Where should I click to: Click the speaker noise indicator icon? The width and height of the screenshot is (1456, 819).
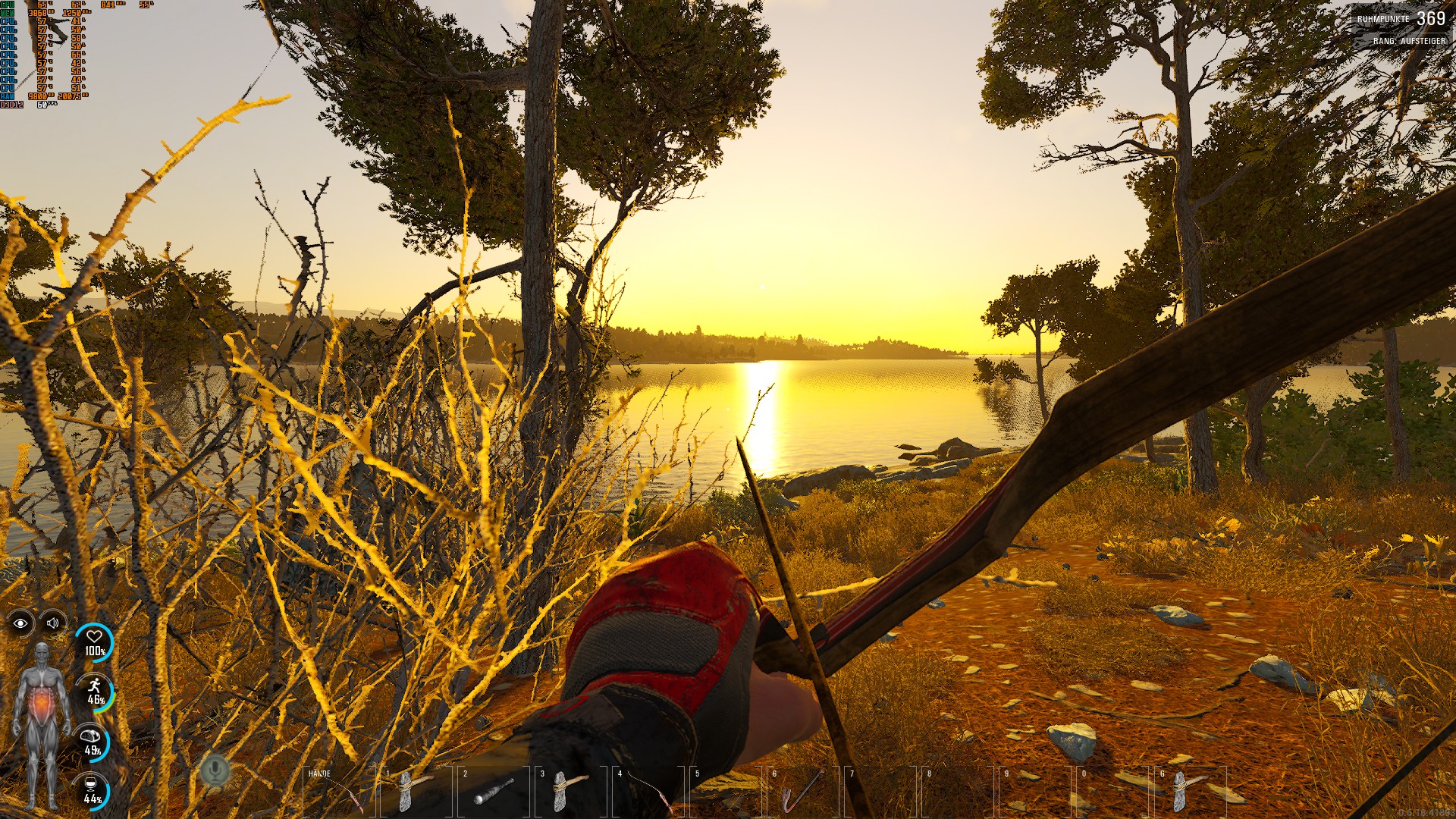[x=52, y=623]
